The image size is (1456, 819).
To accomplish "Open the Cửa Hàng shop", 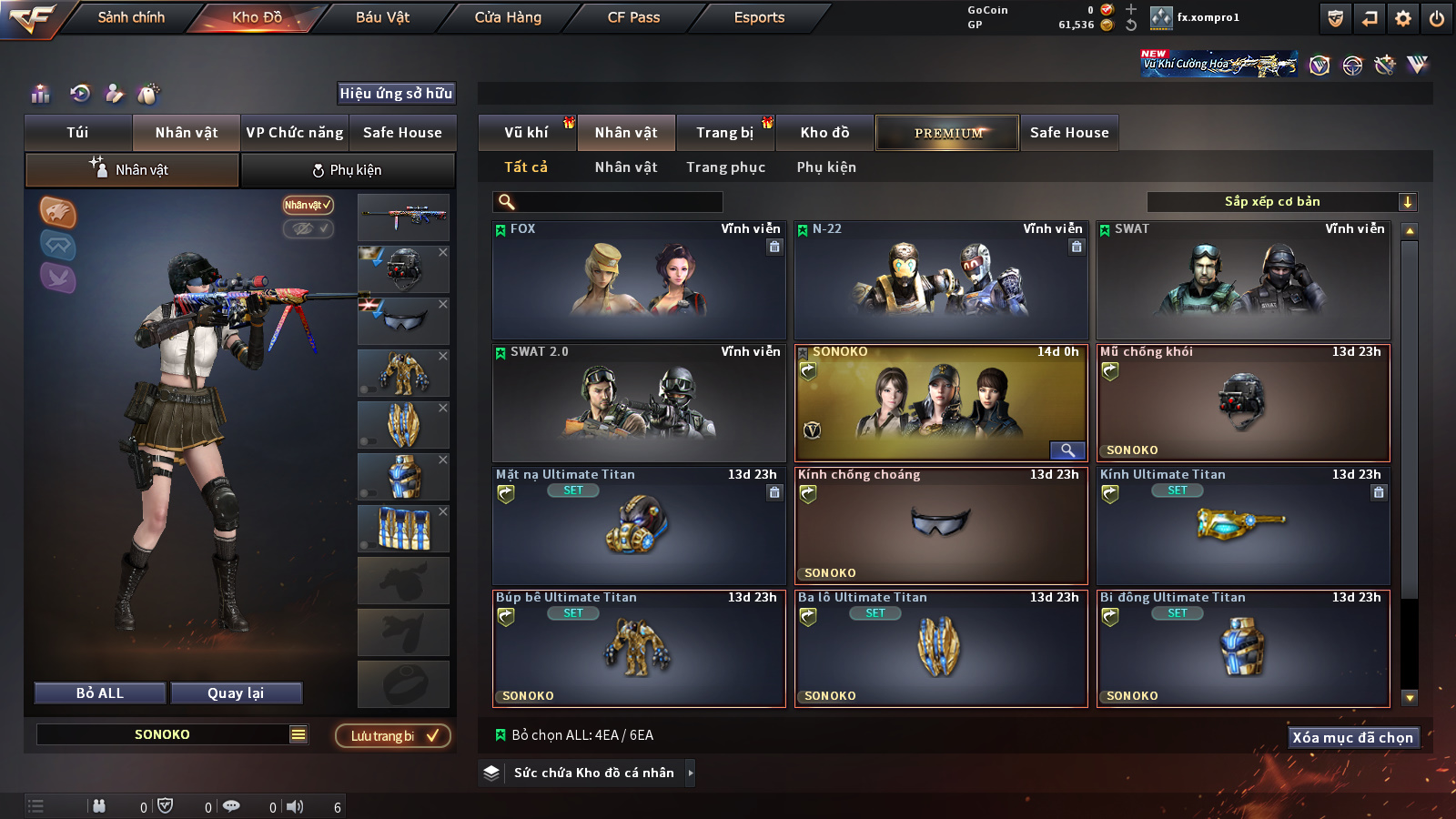I will pyautogui.click(x=508, y=17).
